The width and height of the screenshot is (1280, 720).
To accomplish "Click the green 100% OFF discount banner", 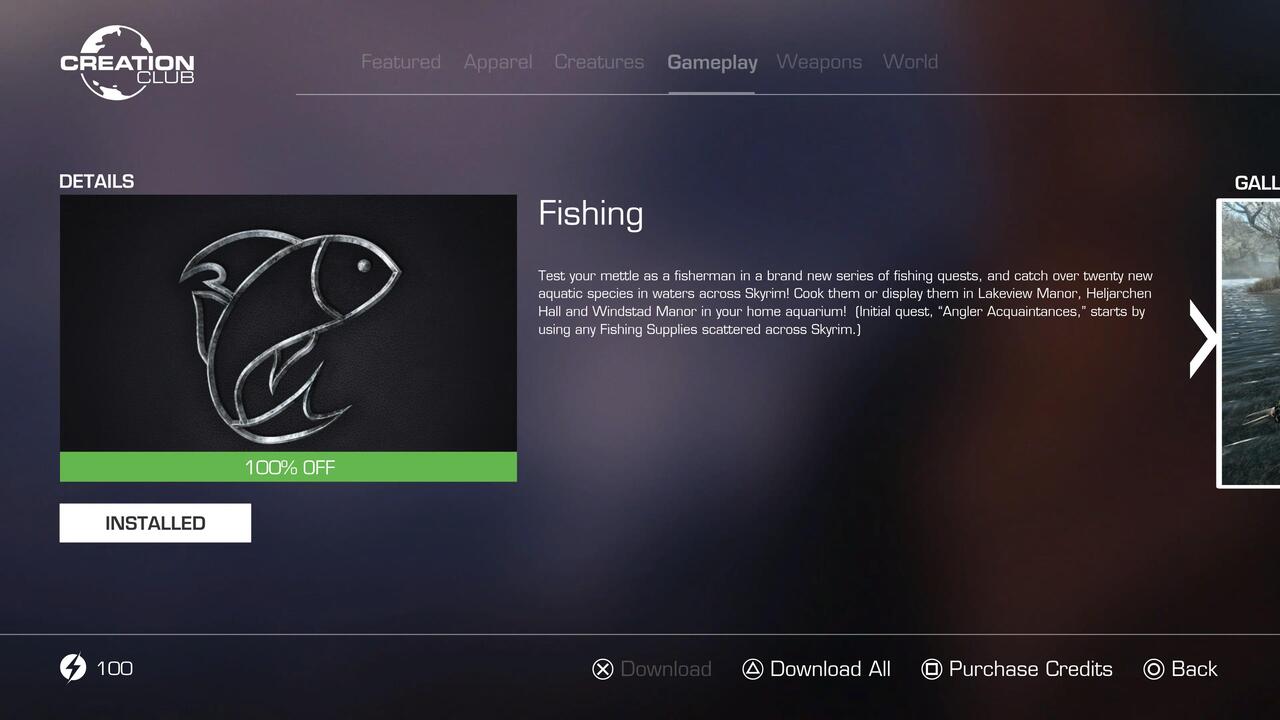I will click(288, 466).
